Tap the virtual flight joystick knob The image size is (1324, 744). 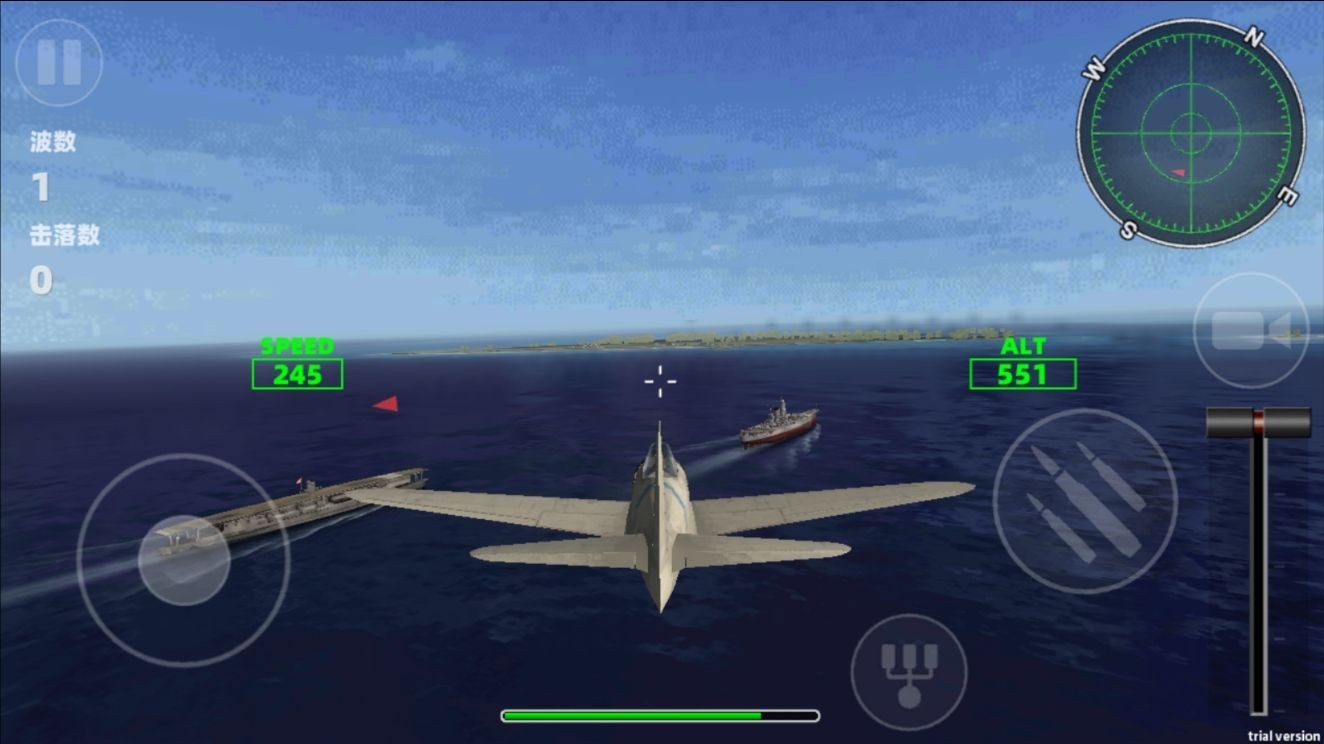click(184, 560)
